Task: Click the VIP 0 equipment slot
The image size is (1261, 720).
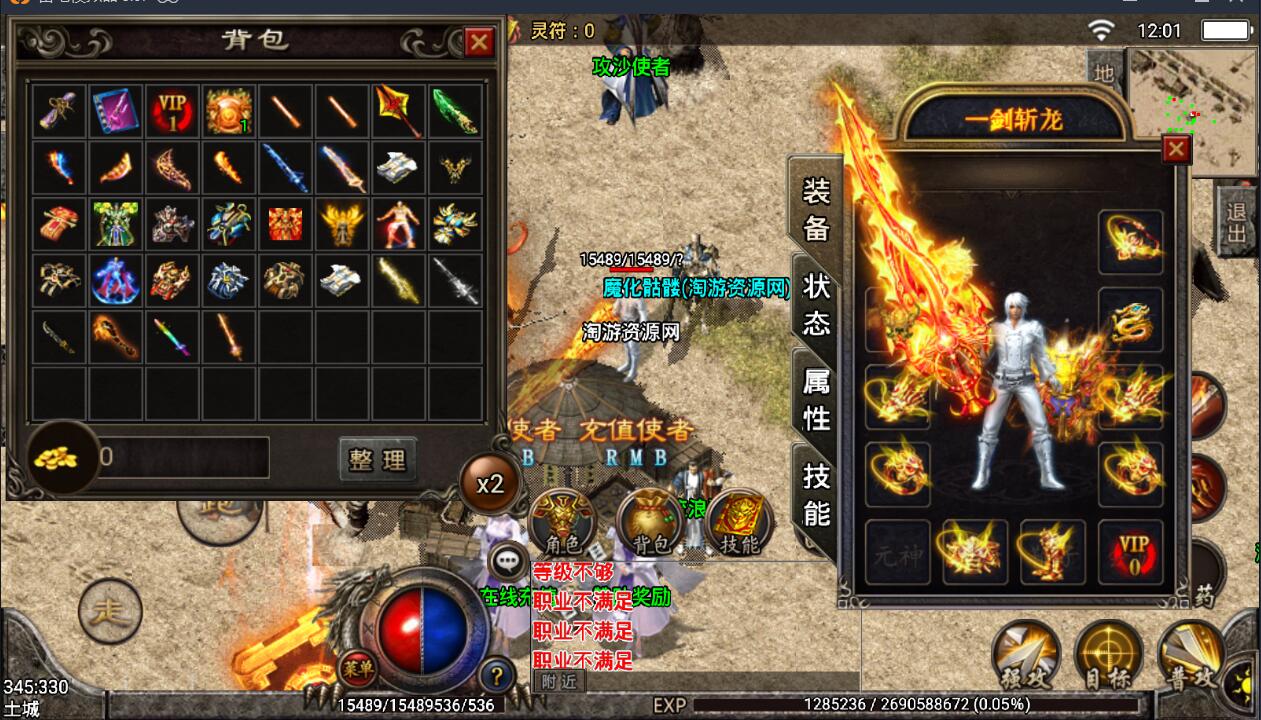Action: pos(1130,552)
